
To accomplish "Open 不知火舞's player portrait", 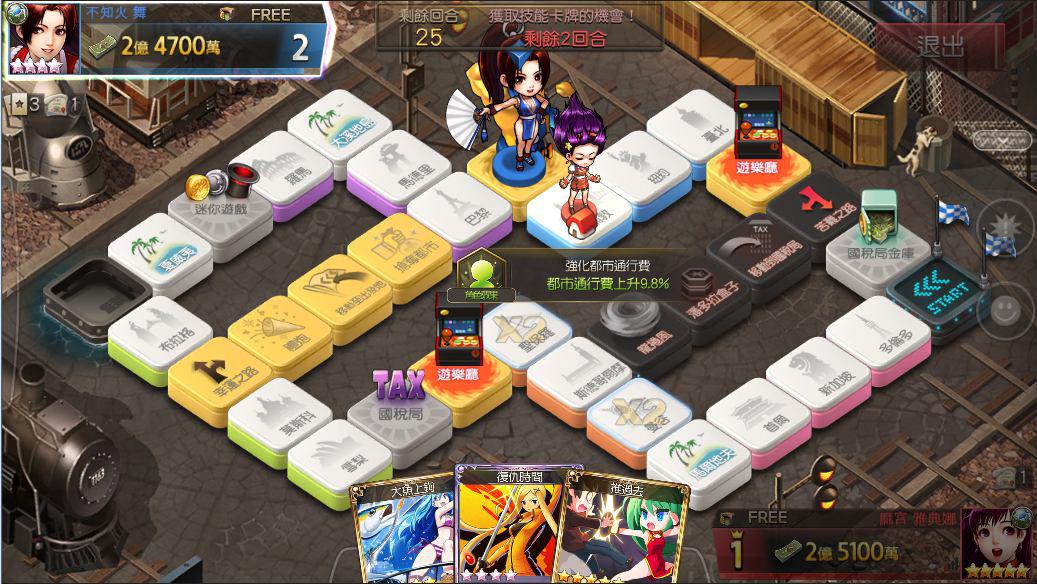I will (x=37, y=38).
